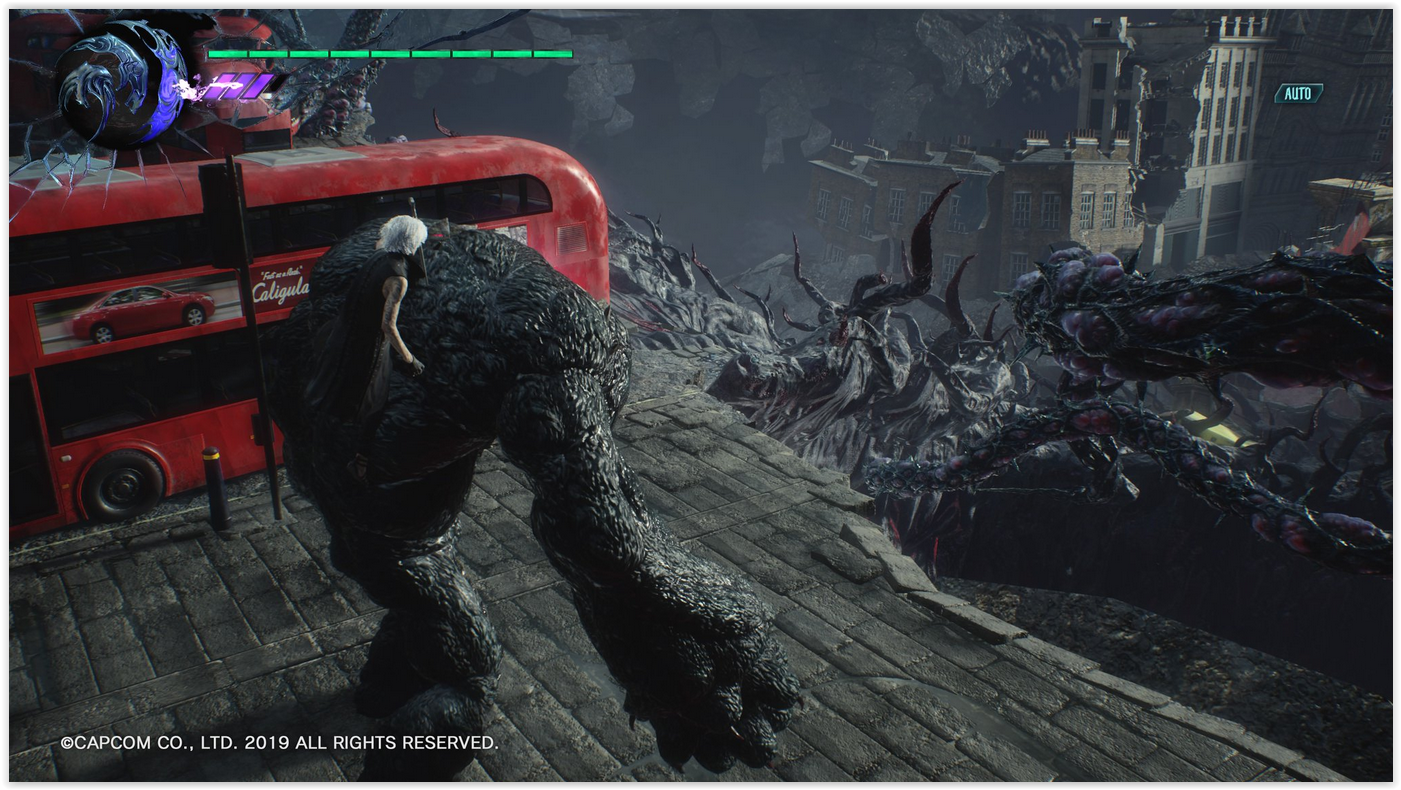Toggle the AUTO assist indicator
Screen dimensions: 1401x790
pyautogui.click(x=1297, y=94)
